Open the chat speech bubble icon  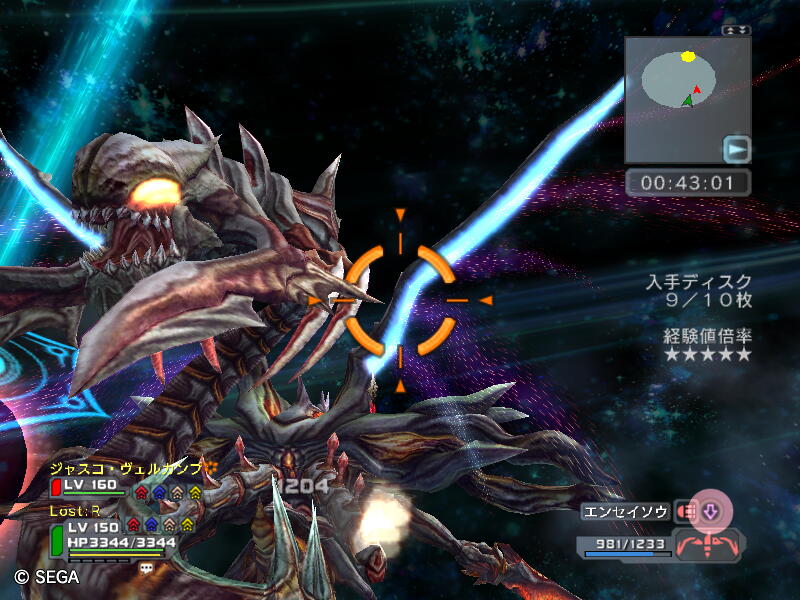pos(147,567)
